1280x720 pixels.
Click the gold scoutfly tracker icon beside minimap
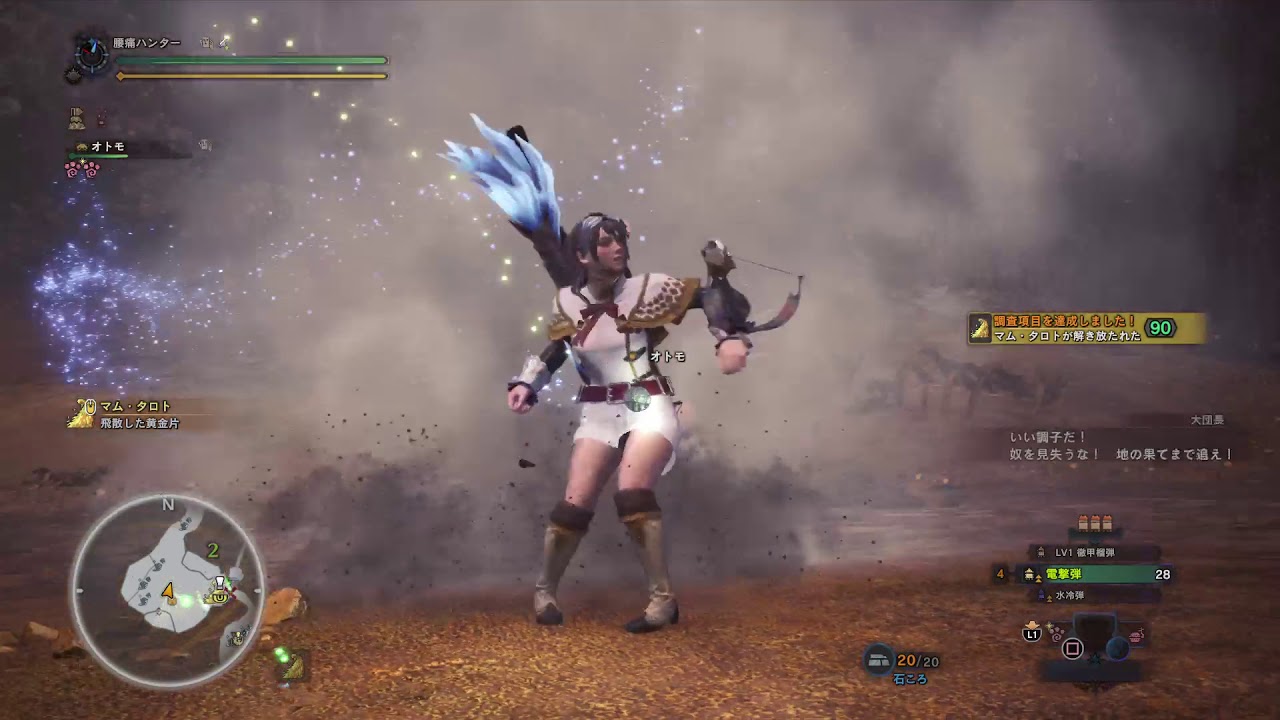[293, 667]
